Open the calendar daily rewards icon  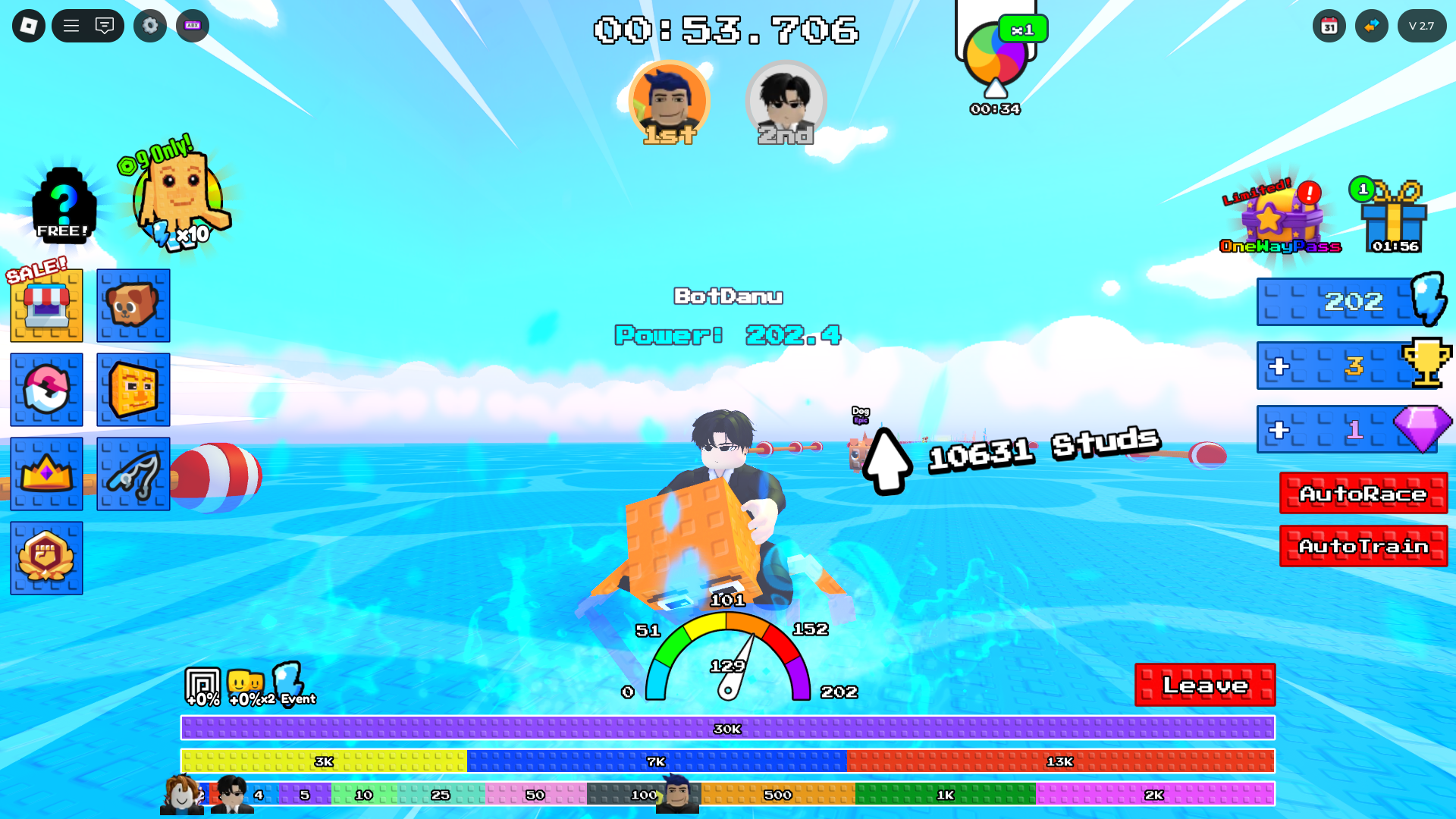click(x=1329, y=26)
